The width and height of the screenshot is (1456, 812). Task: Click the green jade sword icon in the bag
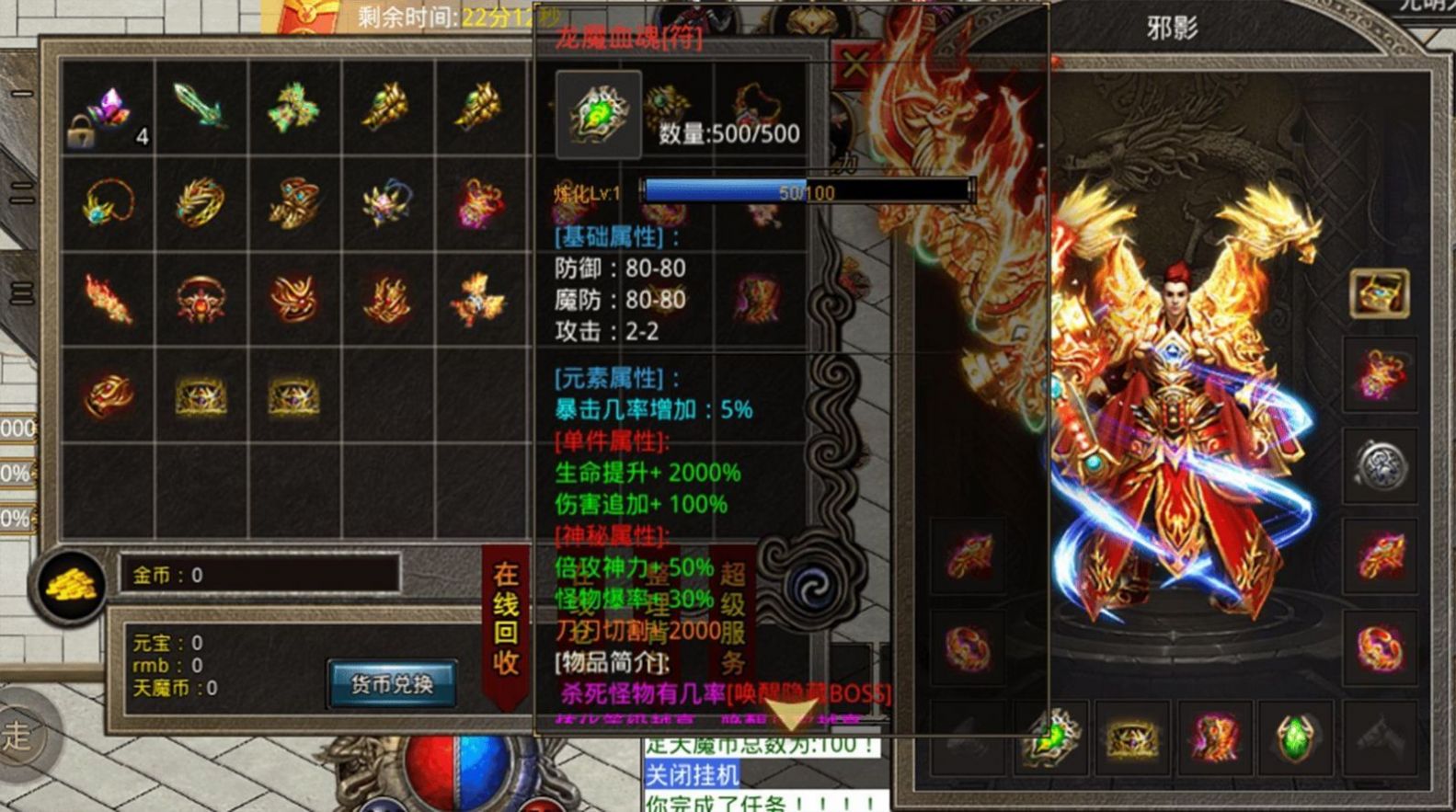tap(198, 104)
